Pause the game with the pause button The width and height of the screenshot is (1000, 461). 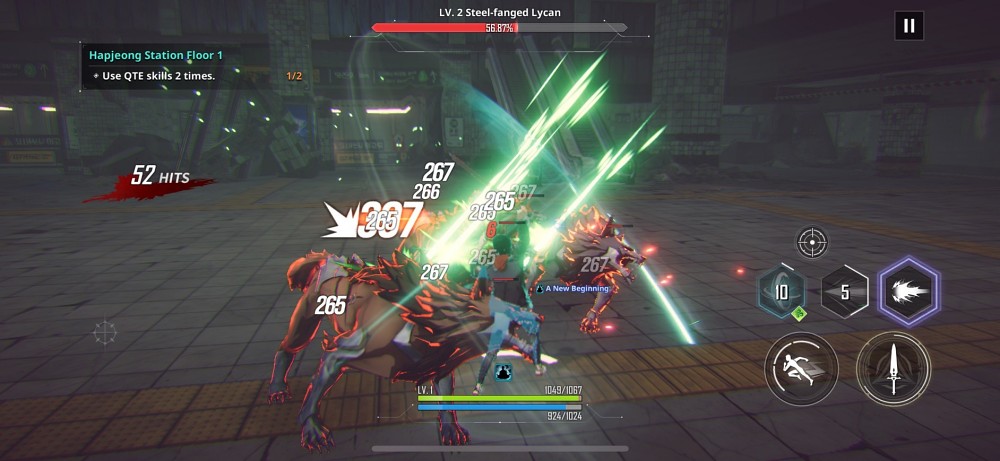[x=909, y=26]
